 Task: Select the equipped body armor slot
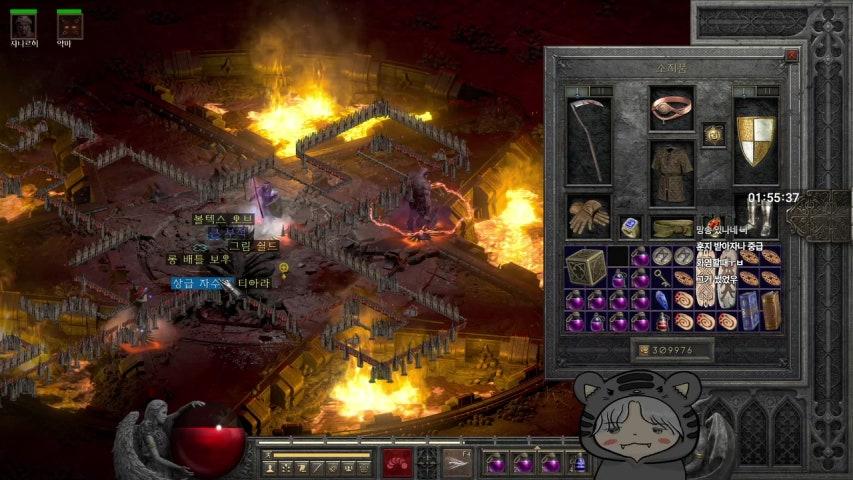[x=672, y=172]
